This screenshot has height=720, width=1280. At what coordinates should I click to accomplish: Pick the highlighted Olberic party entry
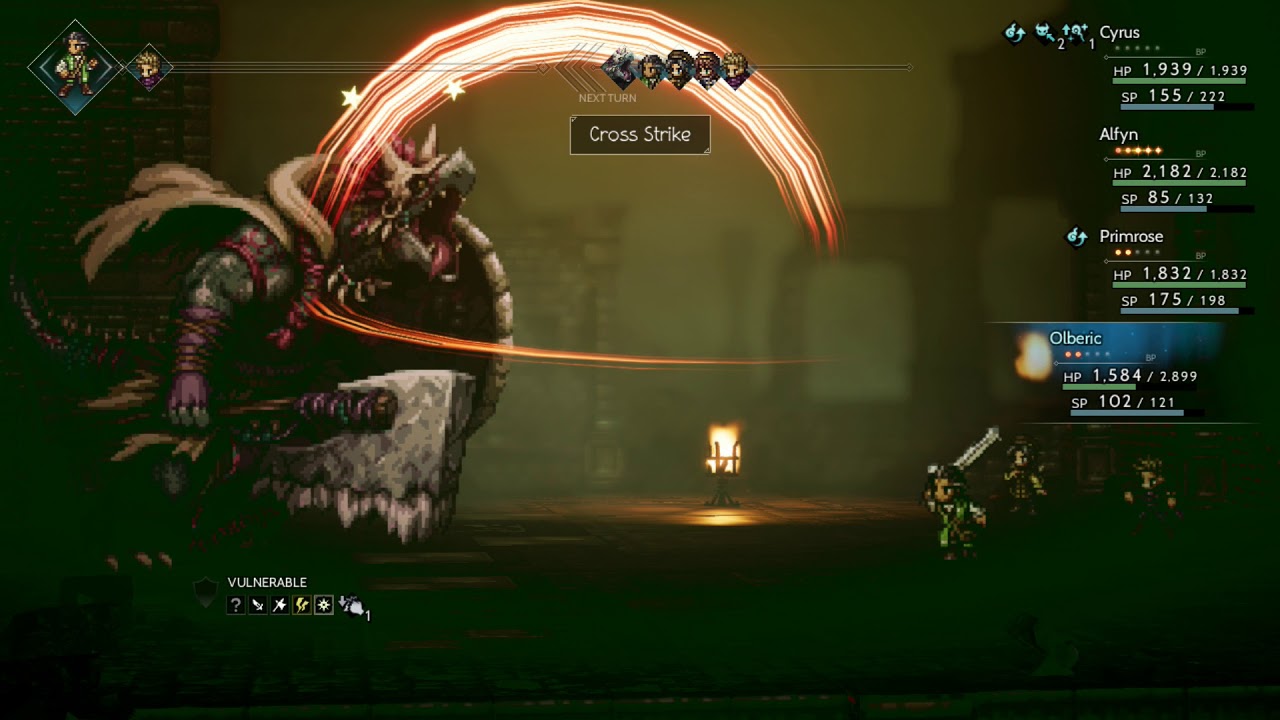click(1075, 339)
